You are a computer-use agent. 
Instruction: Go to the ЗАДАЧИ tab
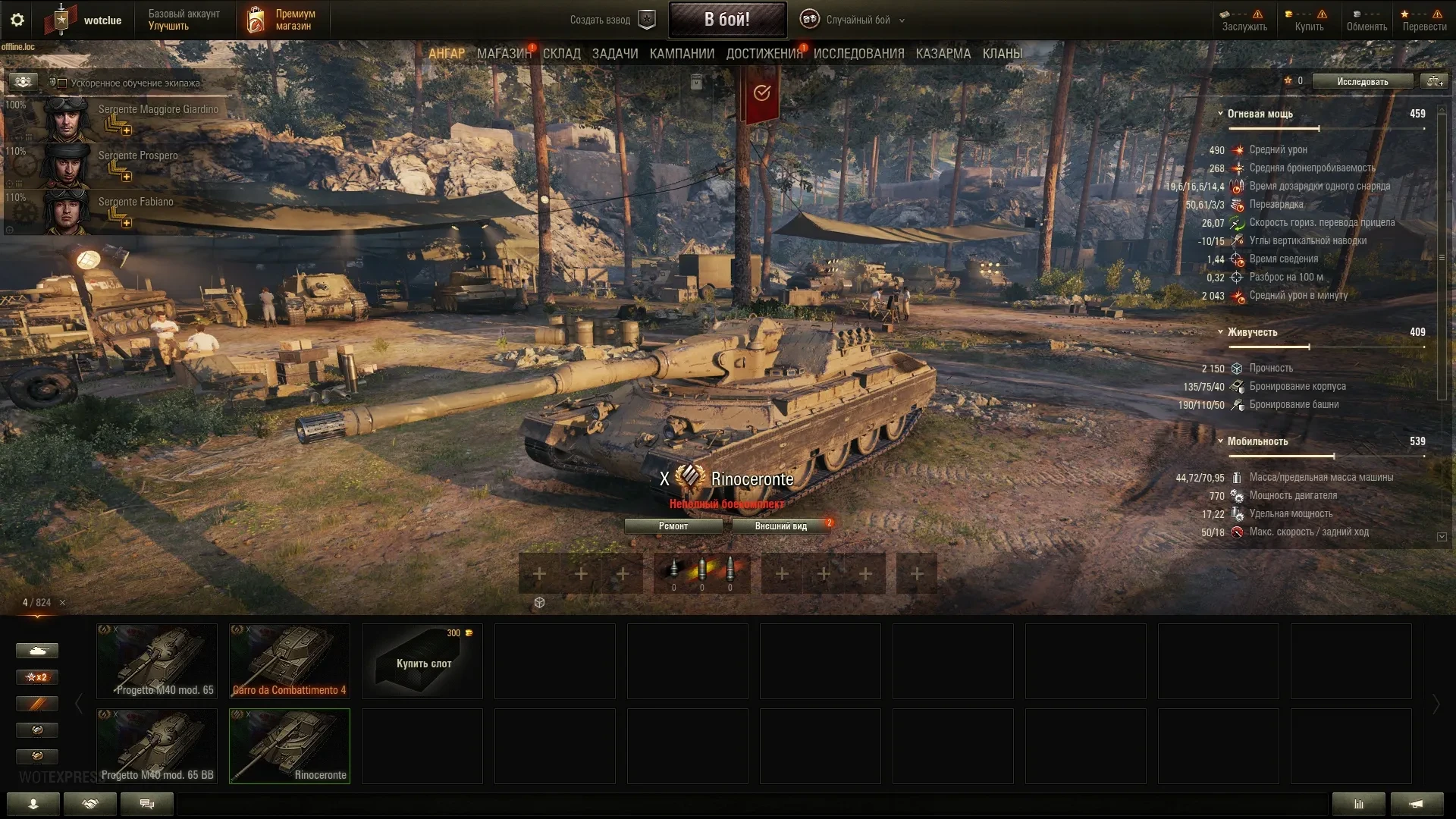[614, 54]
